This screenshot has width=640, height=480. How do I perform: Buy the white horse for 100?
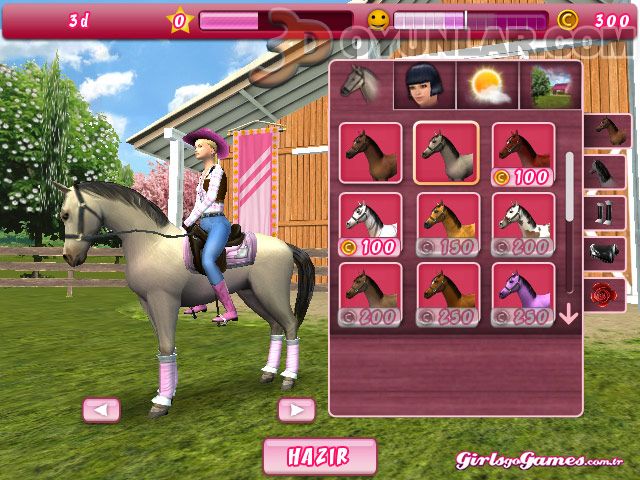370,223
